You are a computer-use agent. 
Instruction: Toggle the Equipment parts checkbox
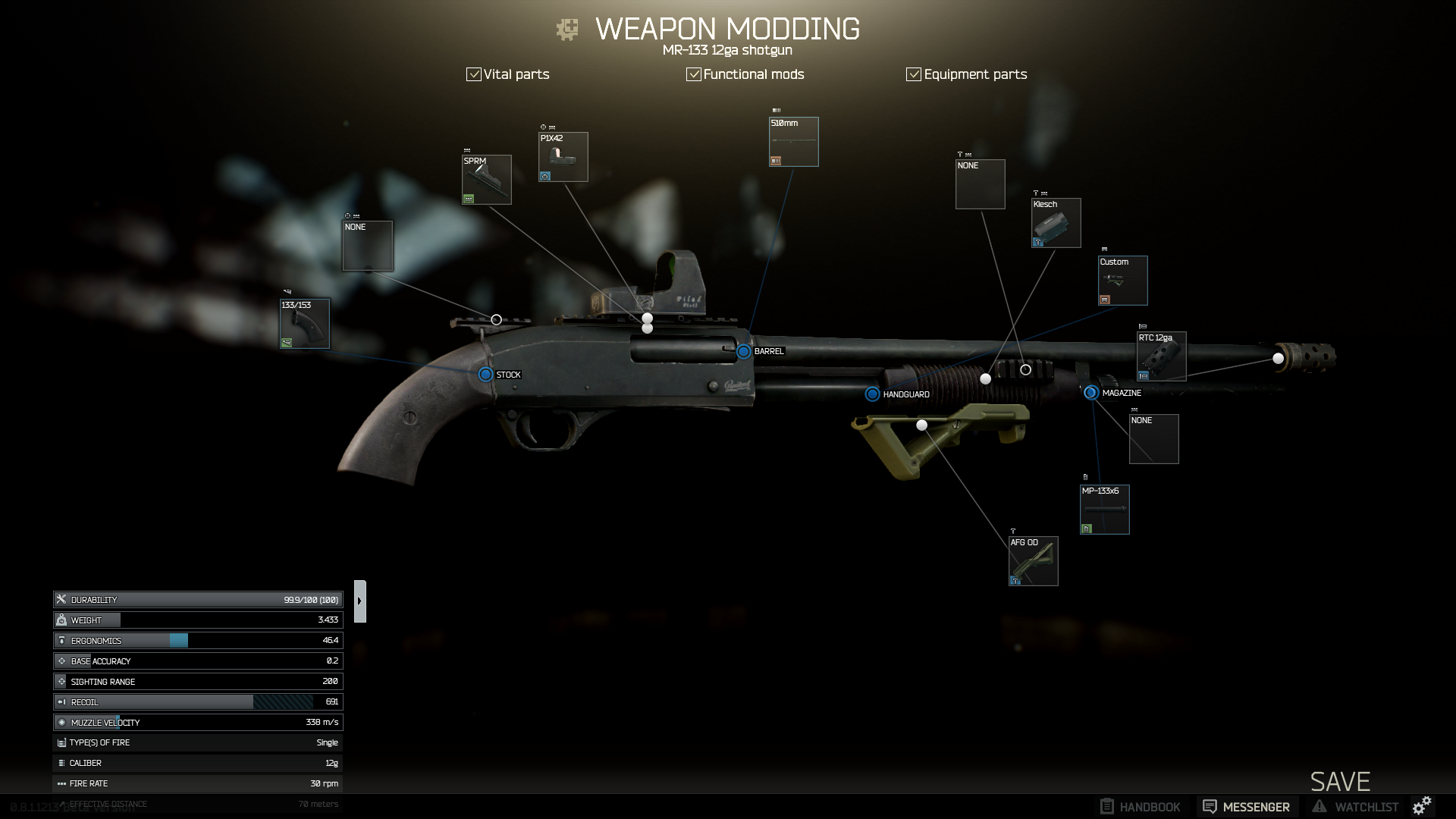coord(914,74)
